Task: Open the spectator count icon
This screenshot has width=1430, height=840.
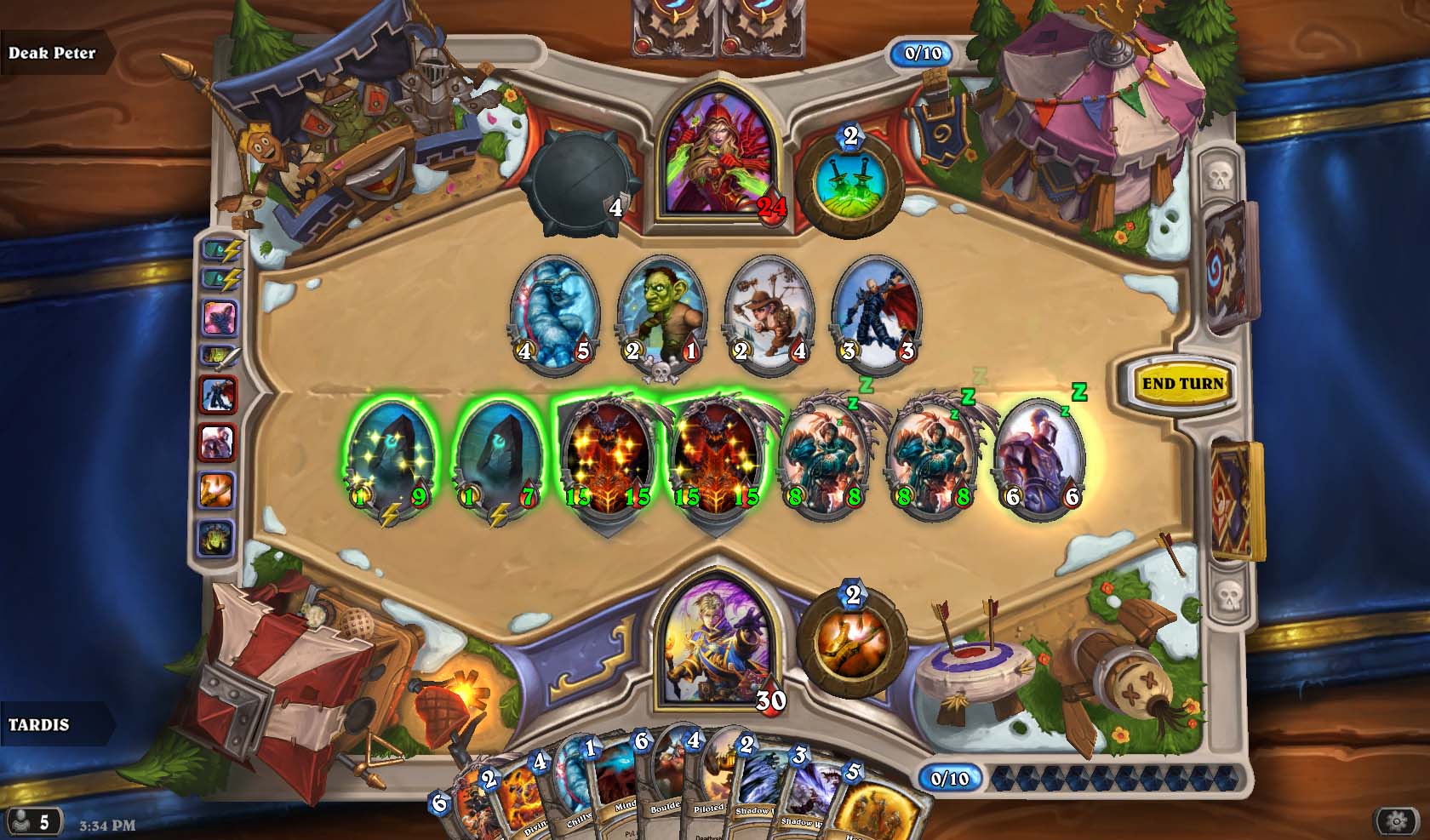Action: [31, 821]
